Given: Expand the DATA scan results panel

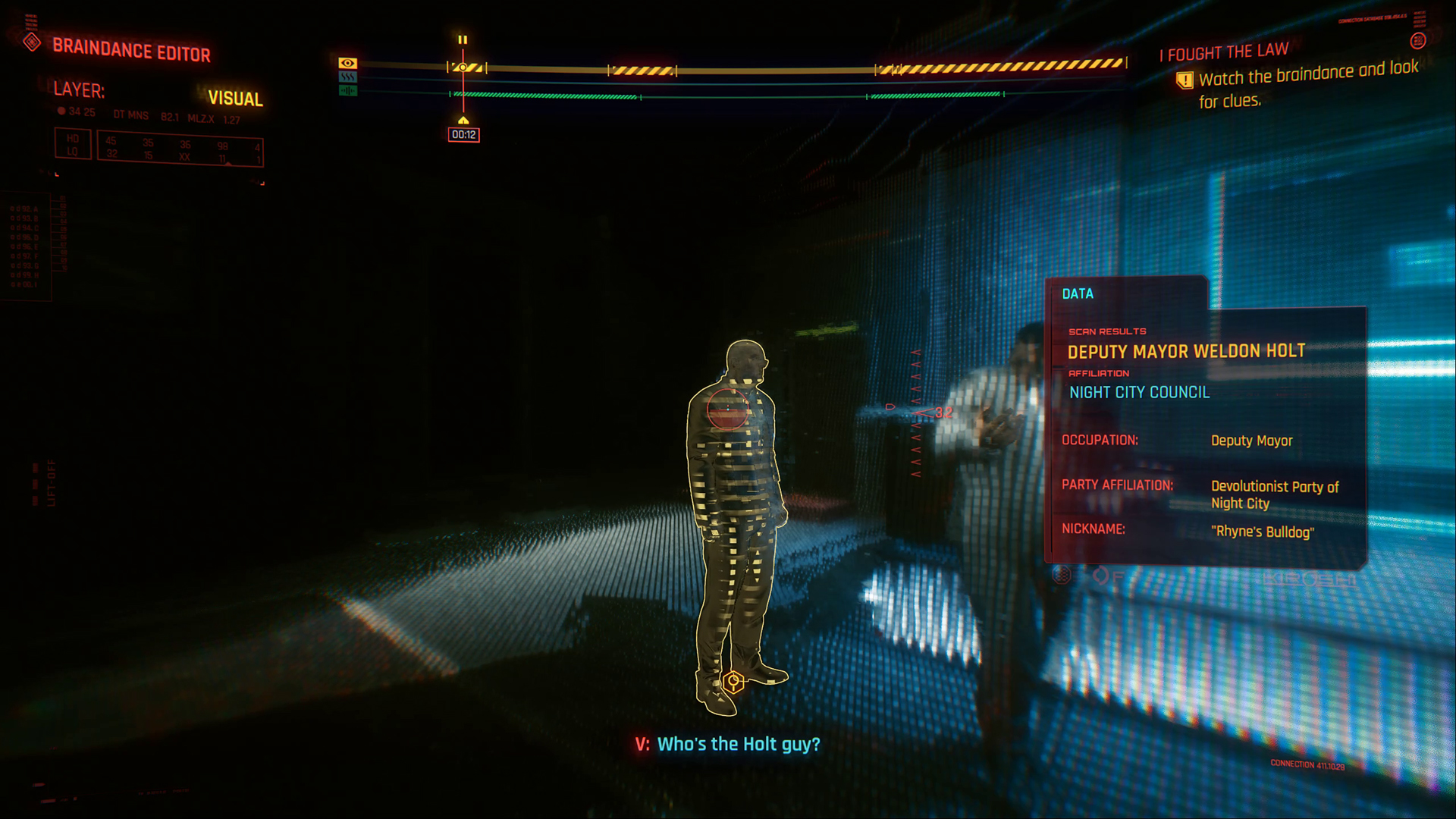Looking at the screenshot, I should [x=1078, y=294].
